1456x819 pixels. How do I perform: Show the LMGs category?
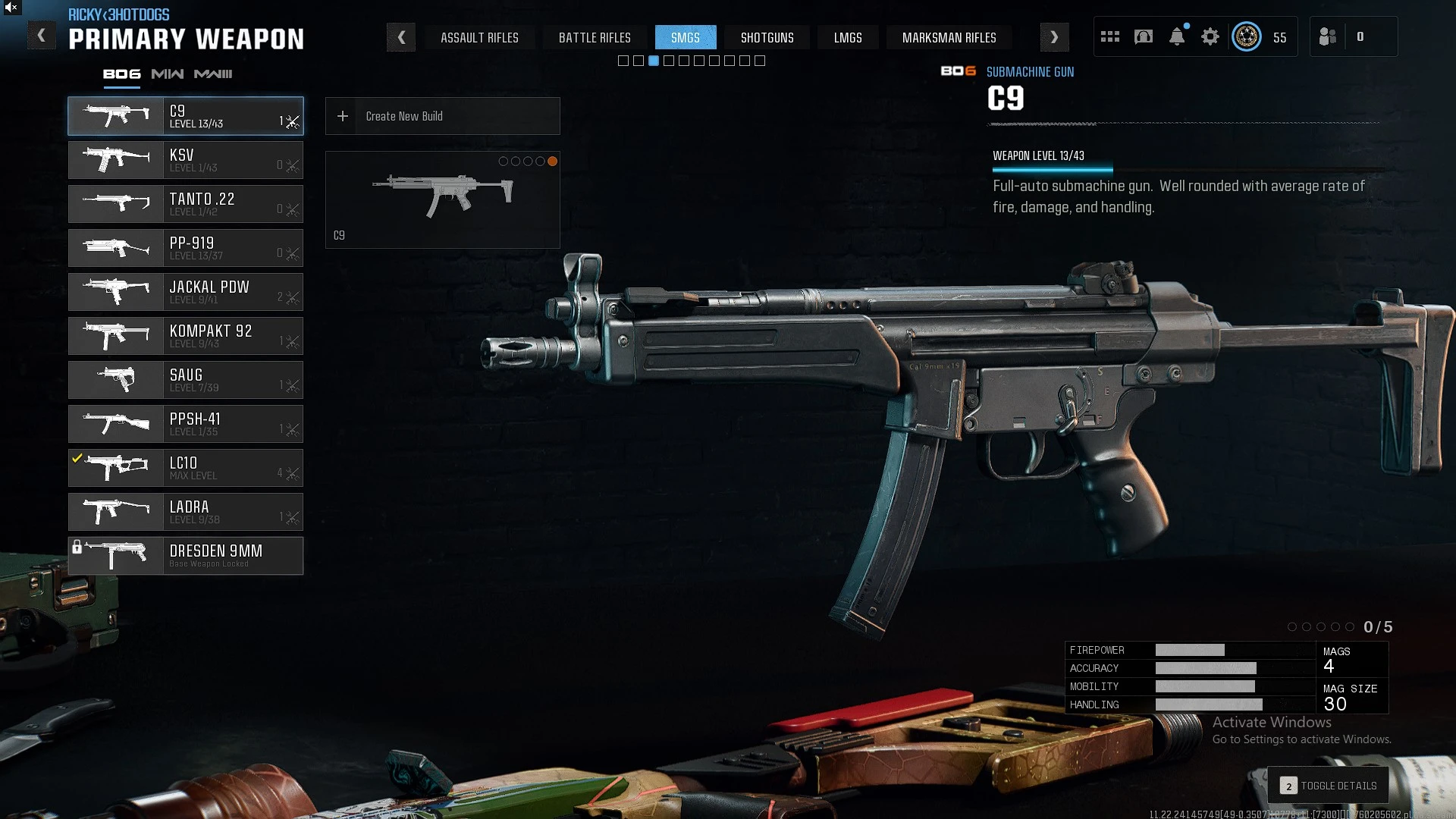(848, 37)
